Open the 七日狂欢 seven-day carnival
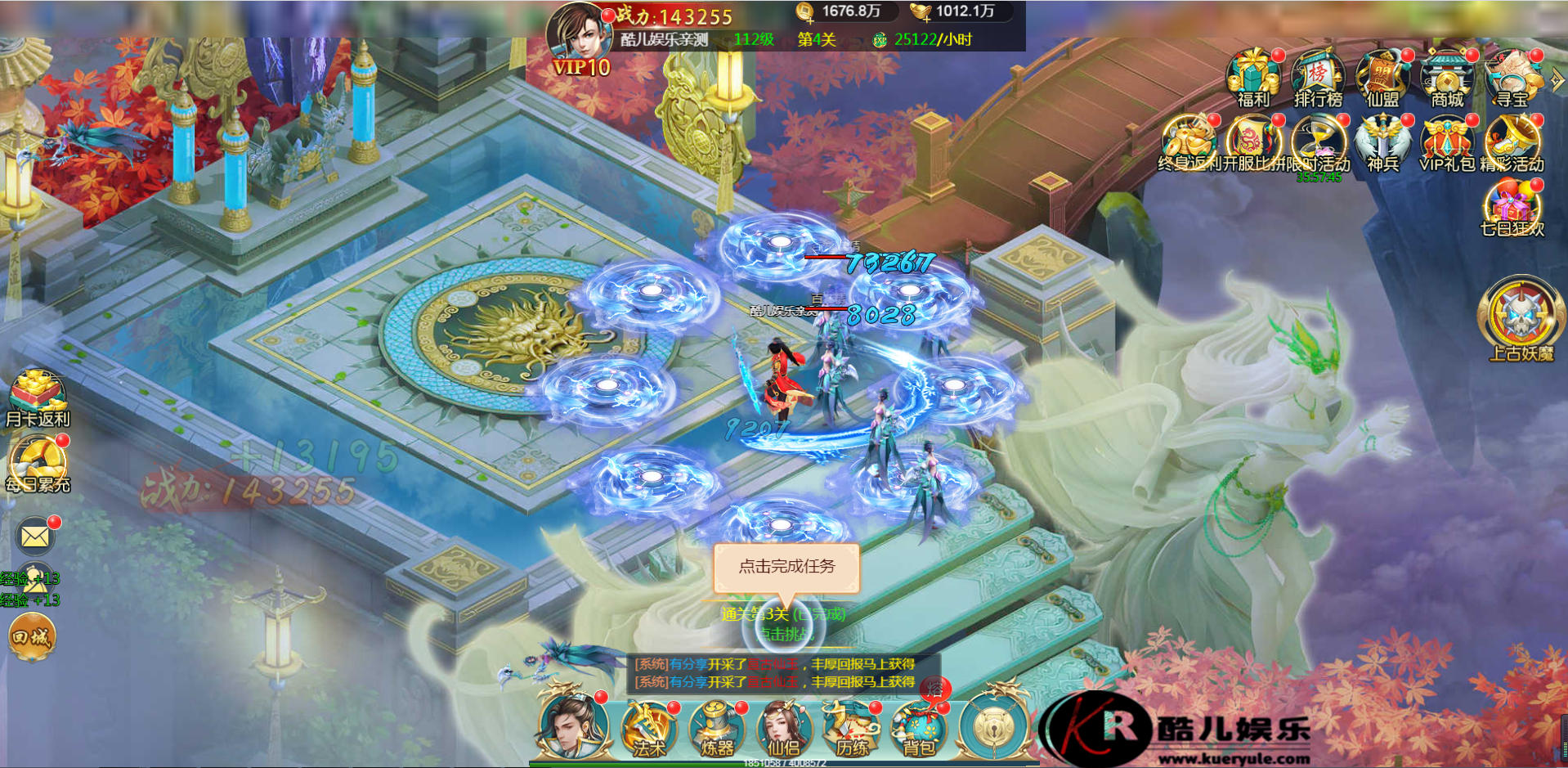This screenshot has width=1568, height=768. pyautogui.click(x=1512, y=207)
